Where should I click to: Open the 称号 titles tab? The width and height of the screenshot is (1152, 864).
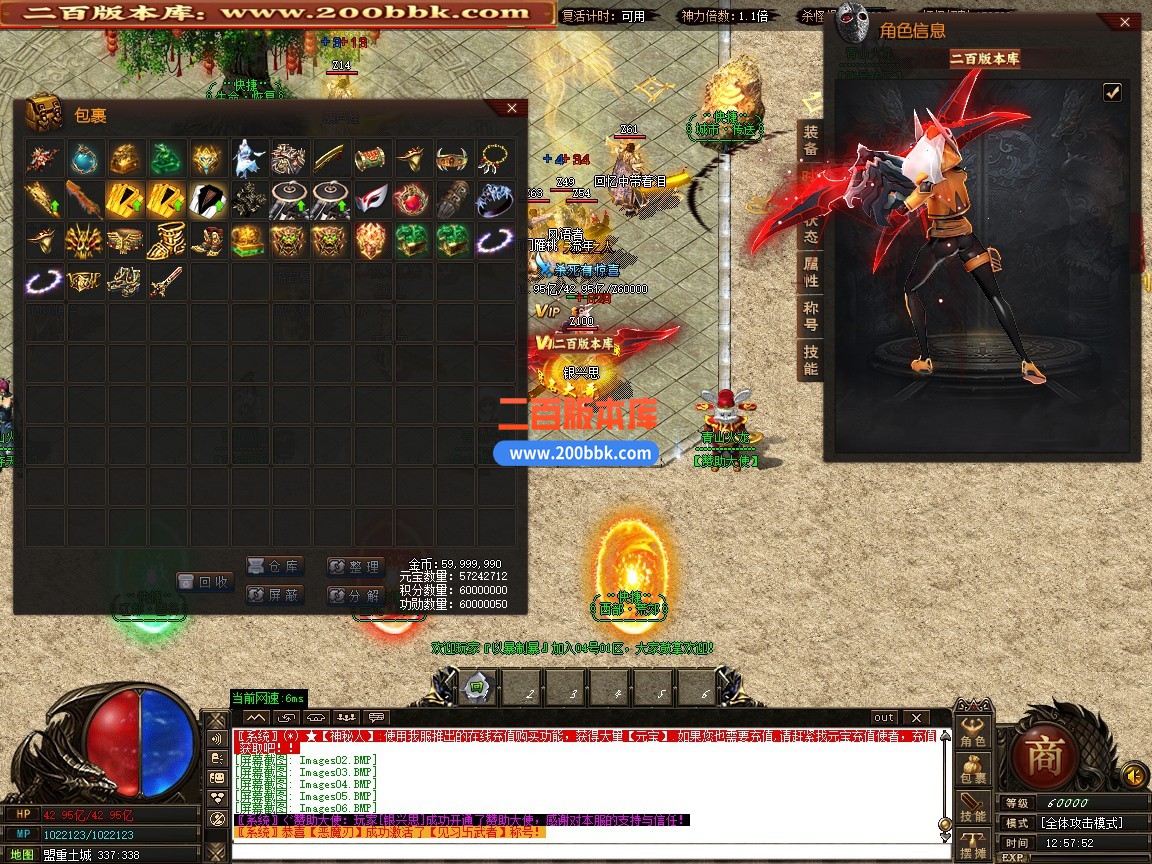(x=811, y=316)
